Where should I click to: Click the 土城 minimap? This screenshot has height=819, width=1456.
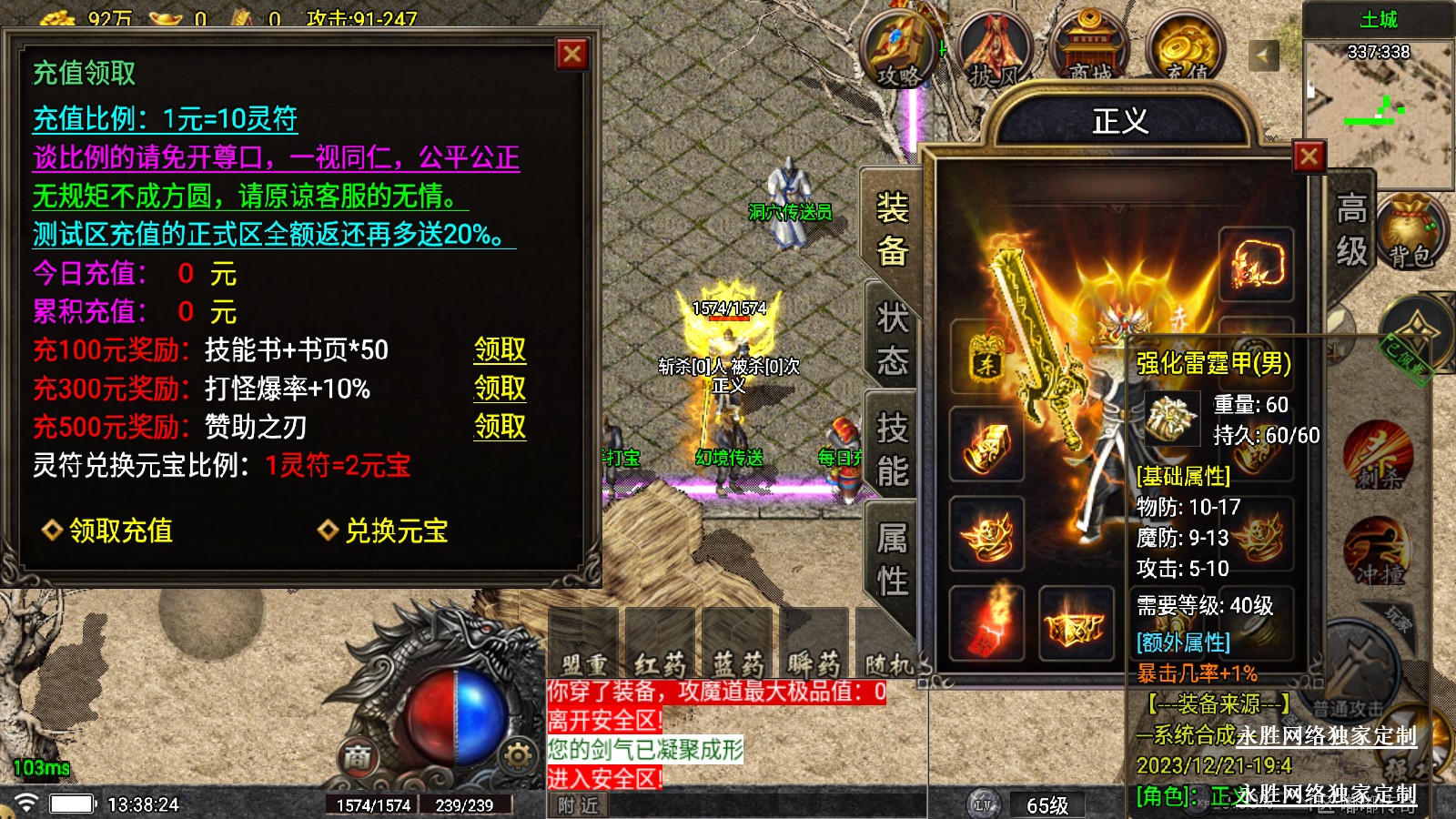pyautogui.click(x=1378, y=100)
